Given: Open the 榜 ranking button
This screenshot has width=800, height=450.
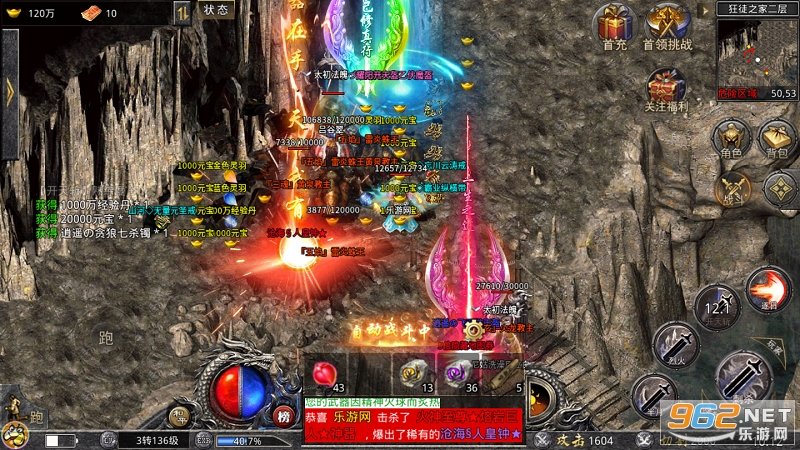Looking at the screenshot, I should coord(284,415).
